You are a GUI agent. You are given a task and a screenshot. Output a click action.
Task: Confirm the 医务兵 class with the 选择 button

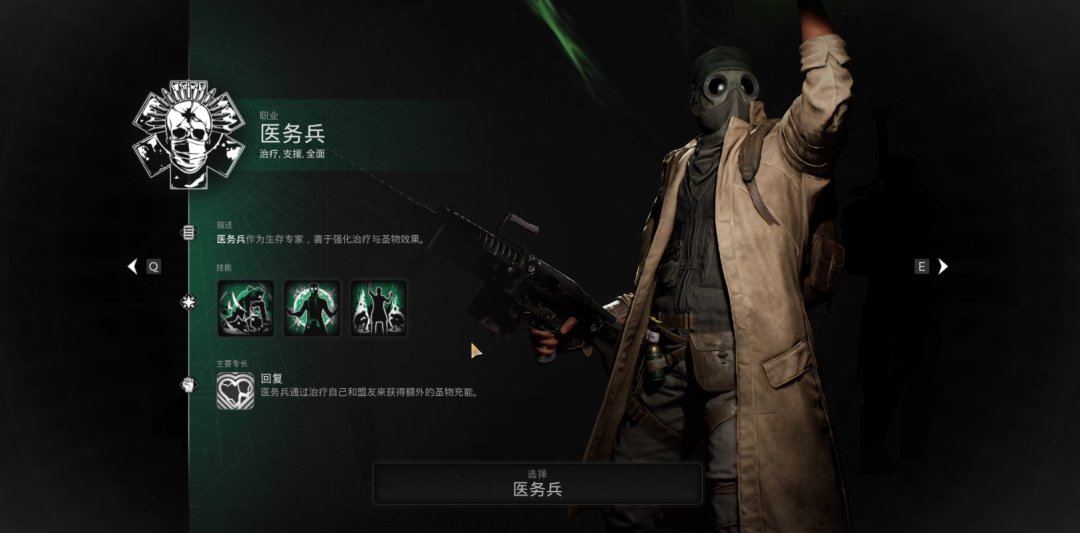click(x=537, y=483)
